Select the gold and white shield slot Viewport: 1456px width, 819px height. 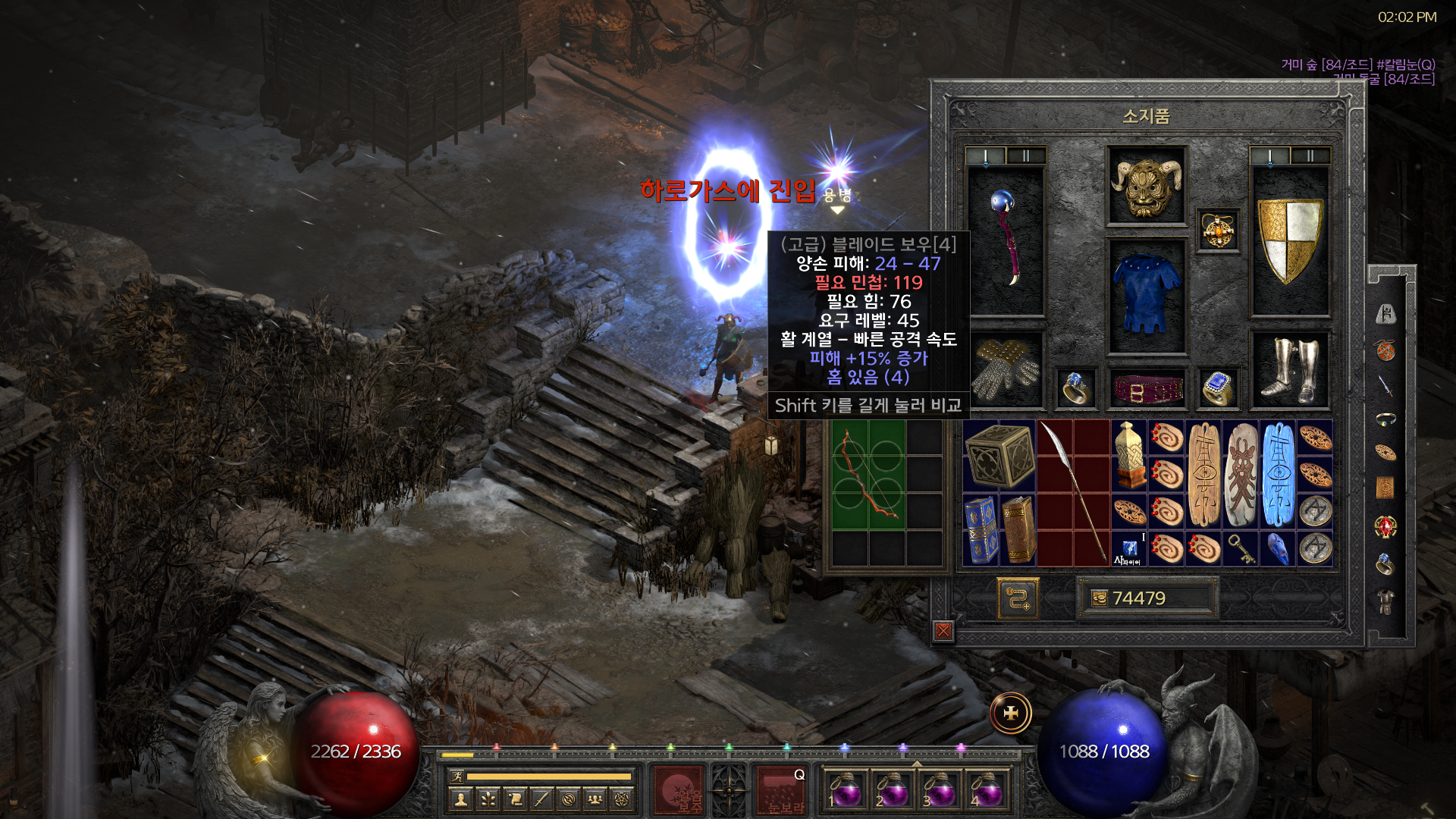1289,240
